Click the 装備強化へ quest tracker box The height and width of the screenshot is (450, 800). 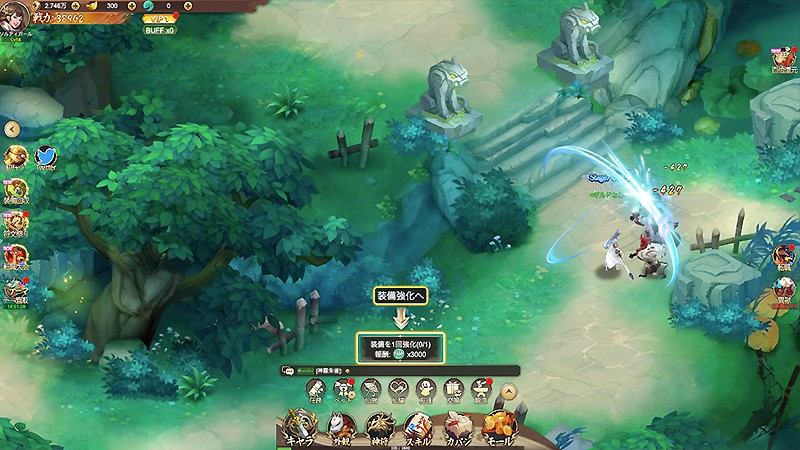[400, 348]
